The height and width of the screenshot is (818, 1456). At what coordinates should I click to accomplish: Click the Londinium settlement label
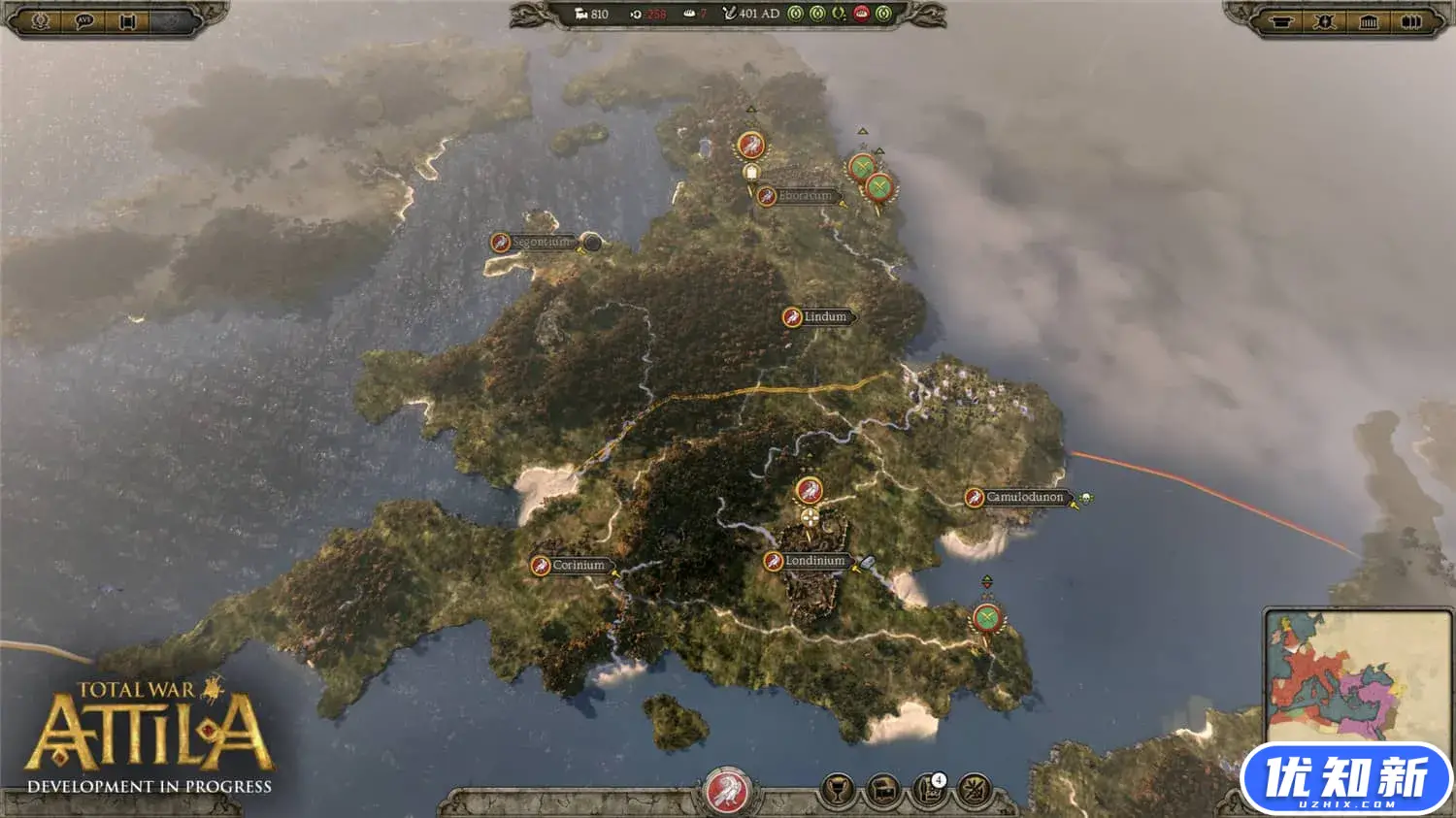tap(814, 561)
